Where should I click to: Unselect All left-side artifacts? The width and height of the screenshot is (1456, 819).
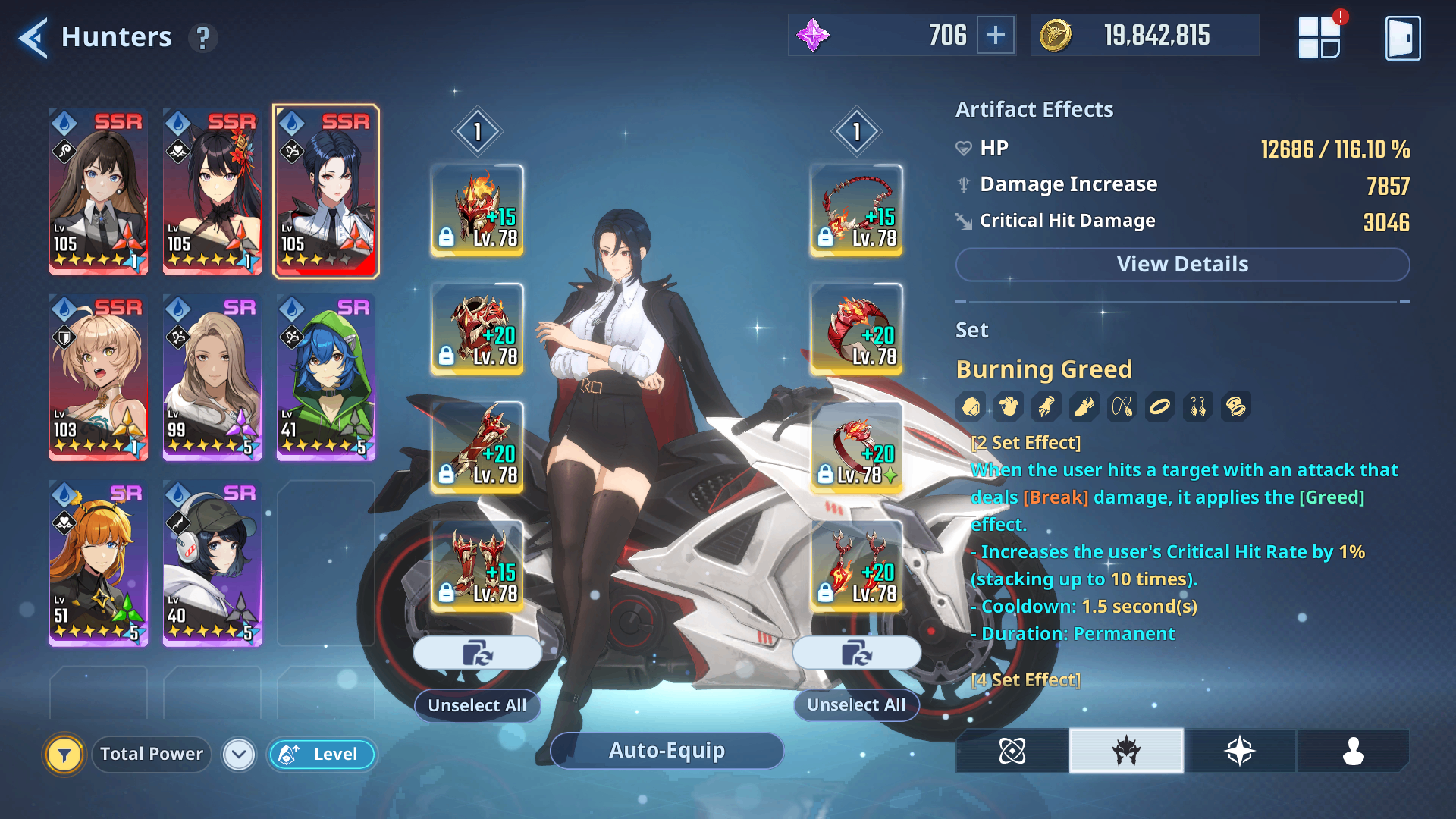tap(477, 705)
